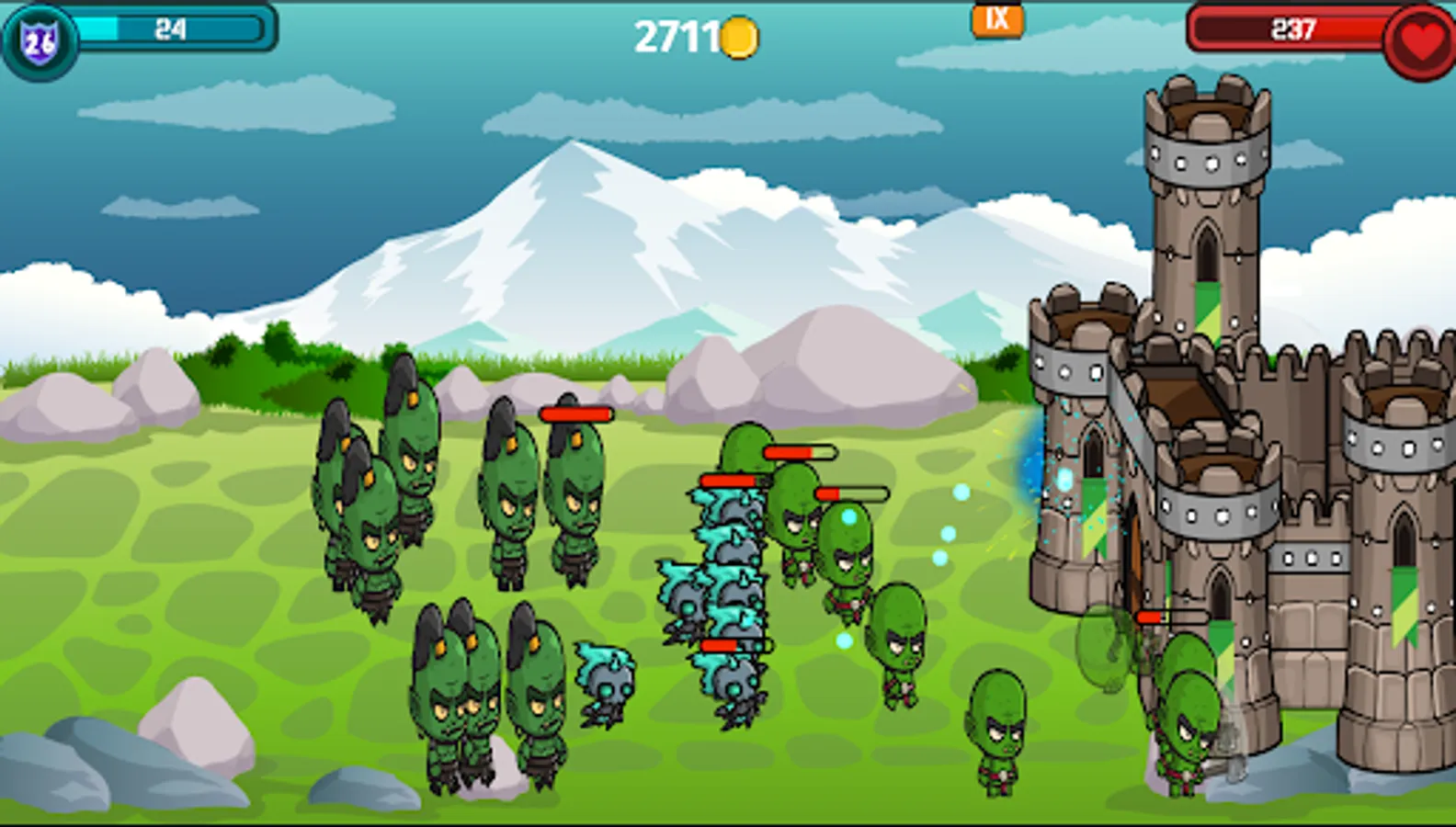Select a flying blue projectile orb
This screenshot has width=1456, height=827.
[x=947, y=533]
